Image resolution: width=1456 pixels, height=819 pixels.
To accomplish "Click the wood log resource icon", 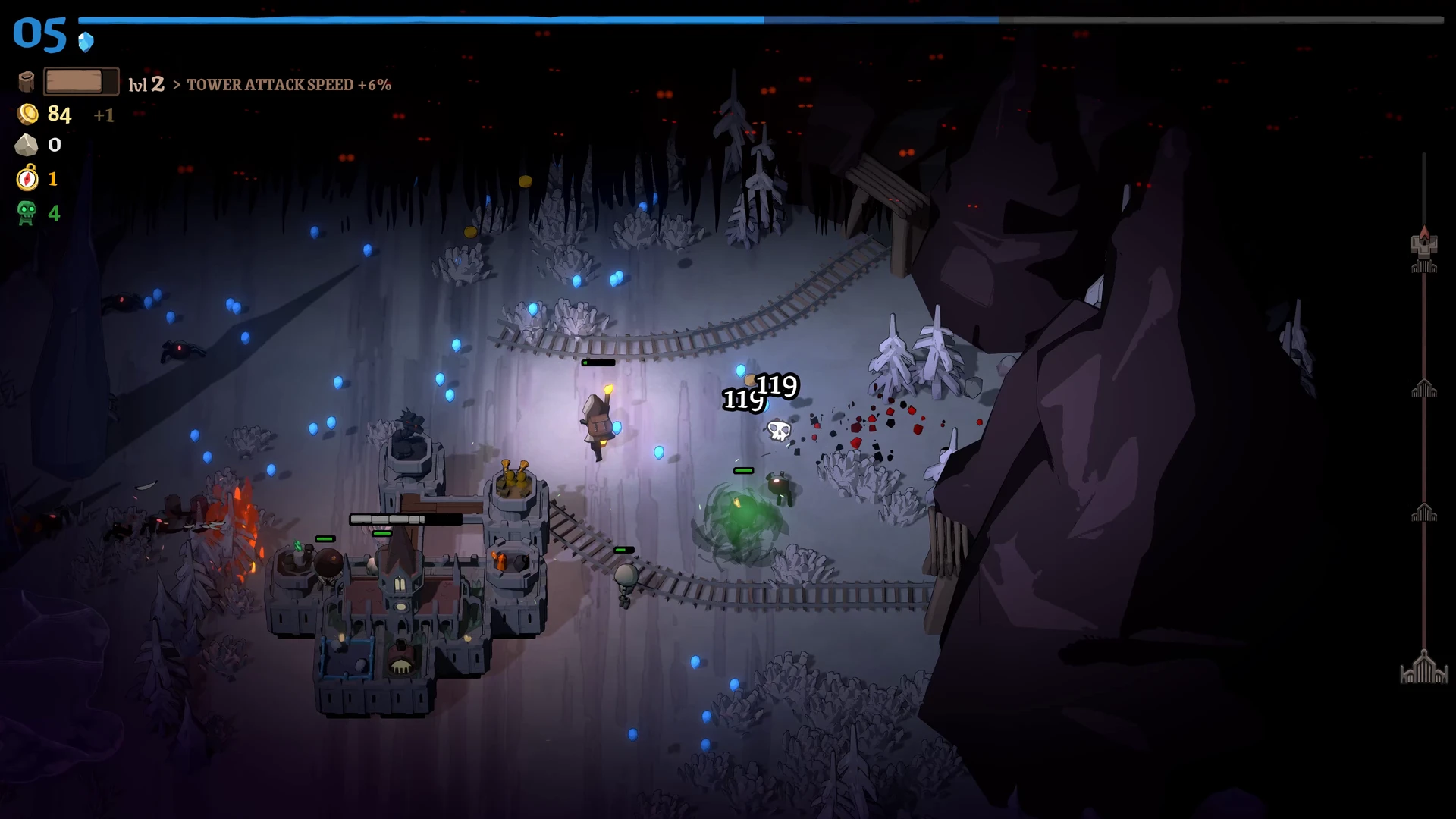I will click(27, 82).
